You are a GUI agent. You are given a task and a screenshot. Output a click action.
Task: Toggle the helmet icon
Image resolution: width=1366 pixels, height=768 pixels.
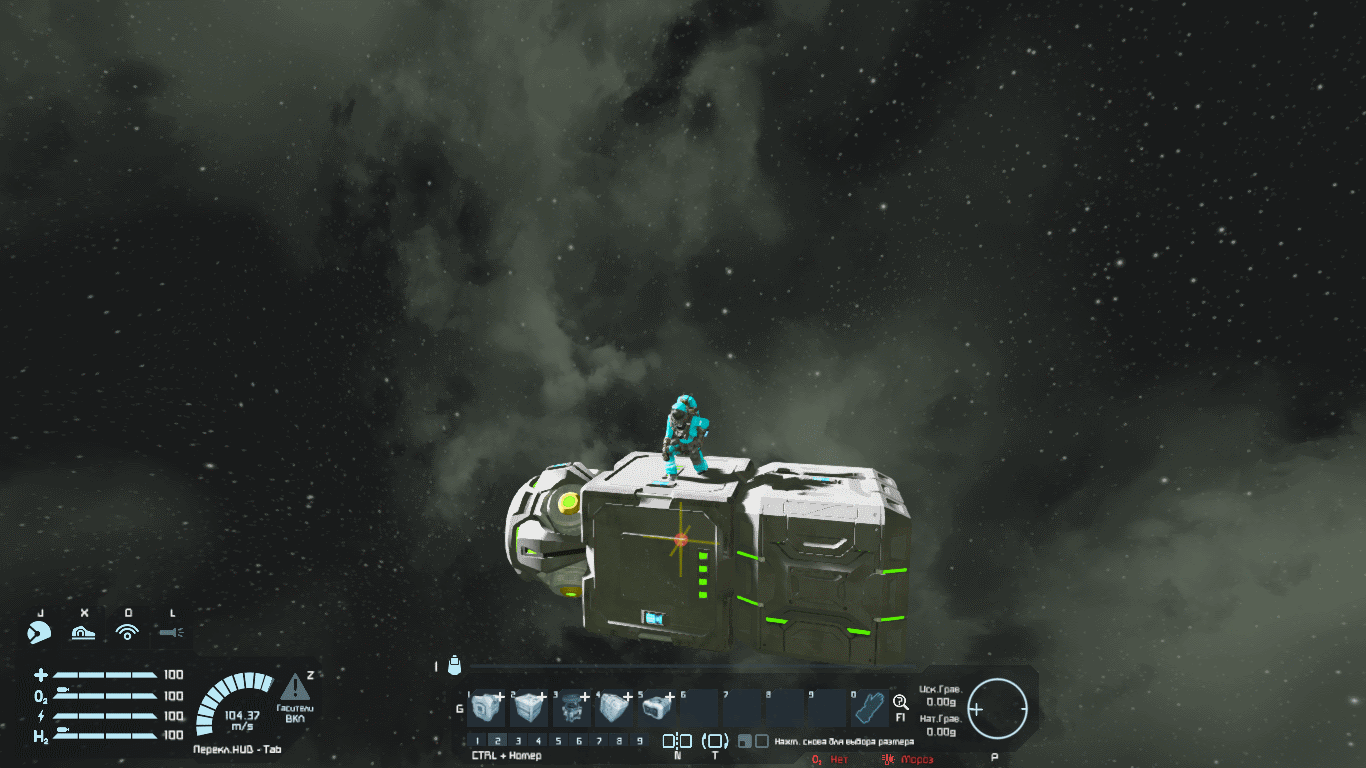click(x=39, y=632)
